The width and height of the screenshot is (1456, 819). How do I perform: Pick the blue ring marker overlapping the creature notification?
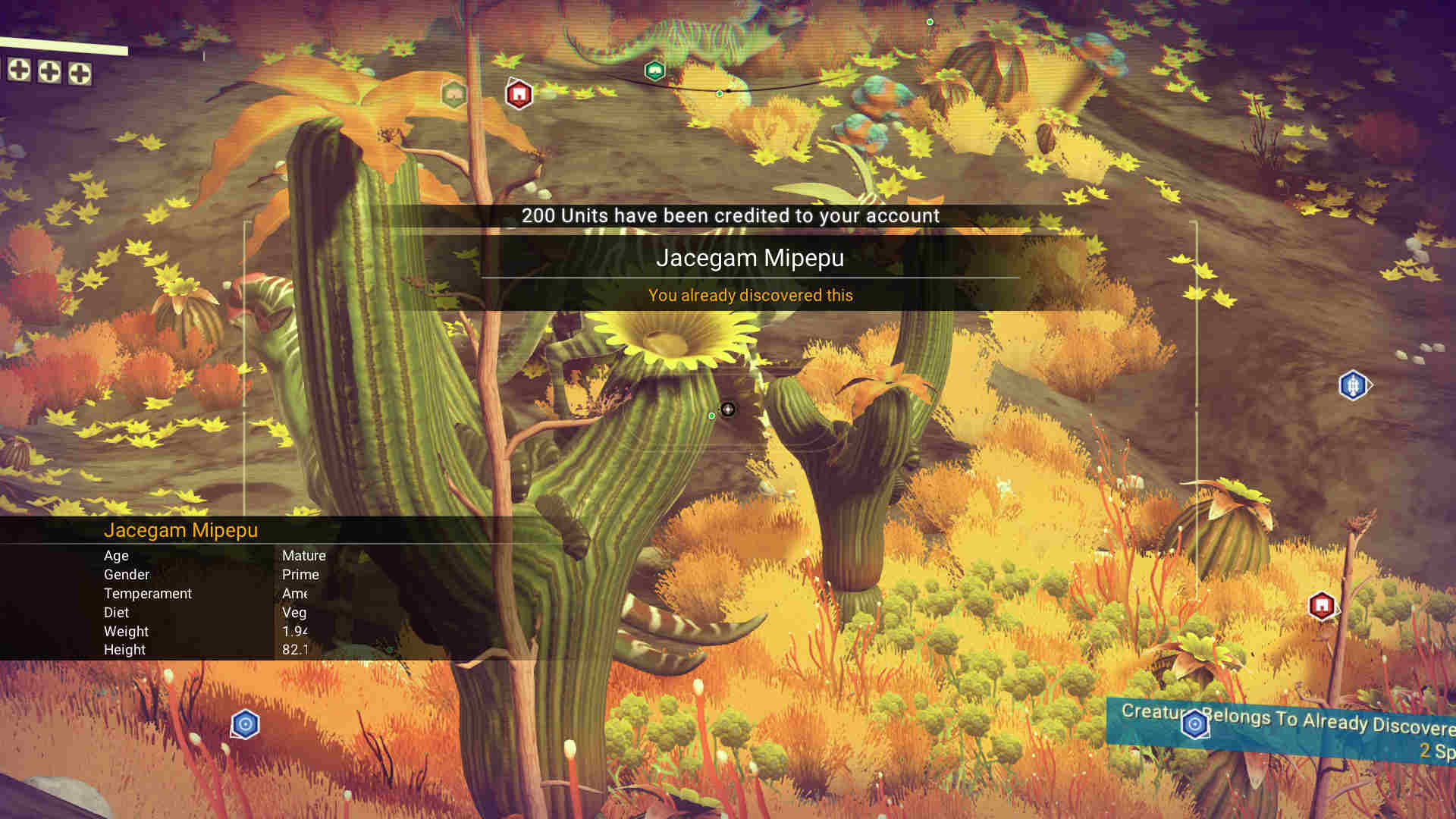point(1194,724)
